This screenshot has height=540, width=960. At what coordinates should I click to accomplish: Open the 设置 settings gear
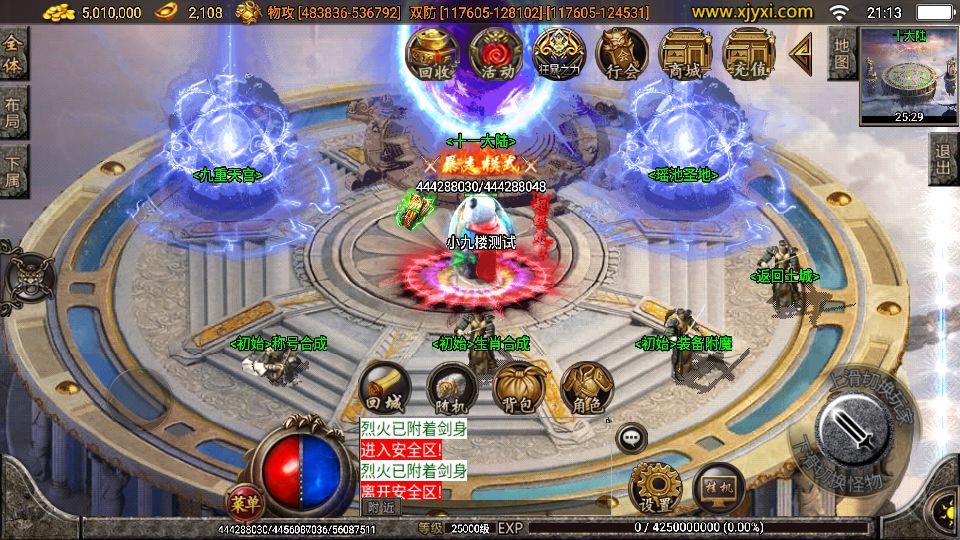pyautogui.click(x=654, y=489)
